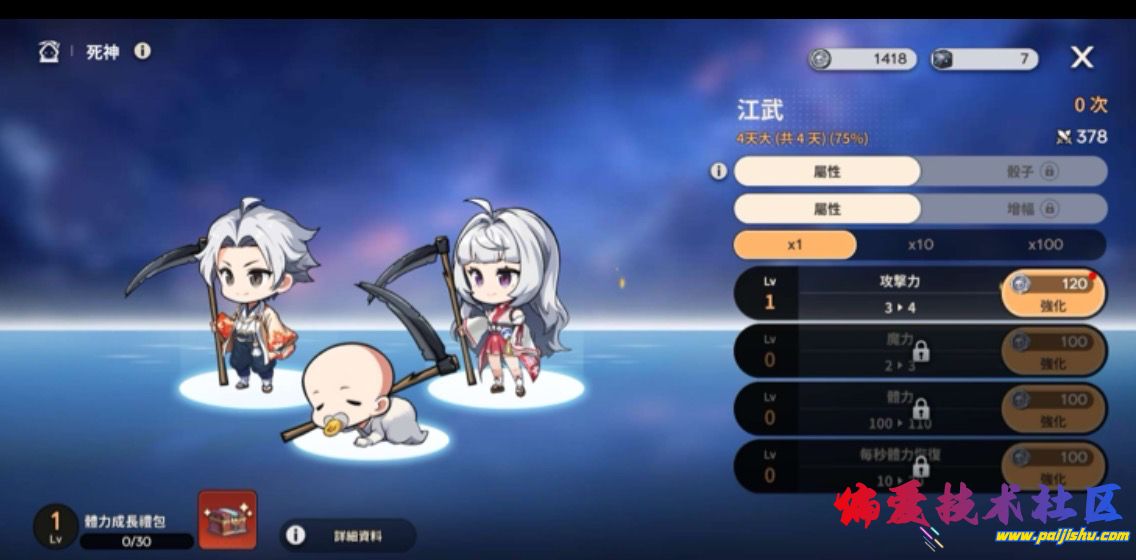The image size is (1136, 560).
Task: Open the info icon beside 死神 title
Action: (x=143, y=50)
